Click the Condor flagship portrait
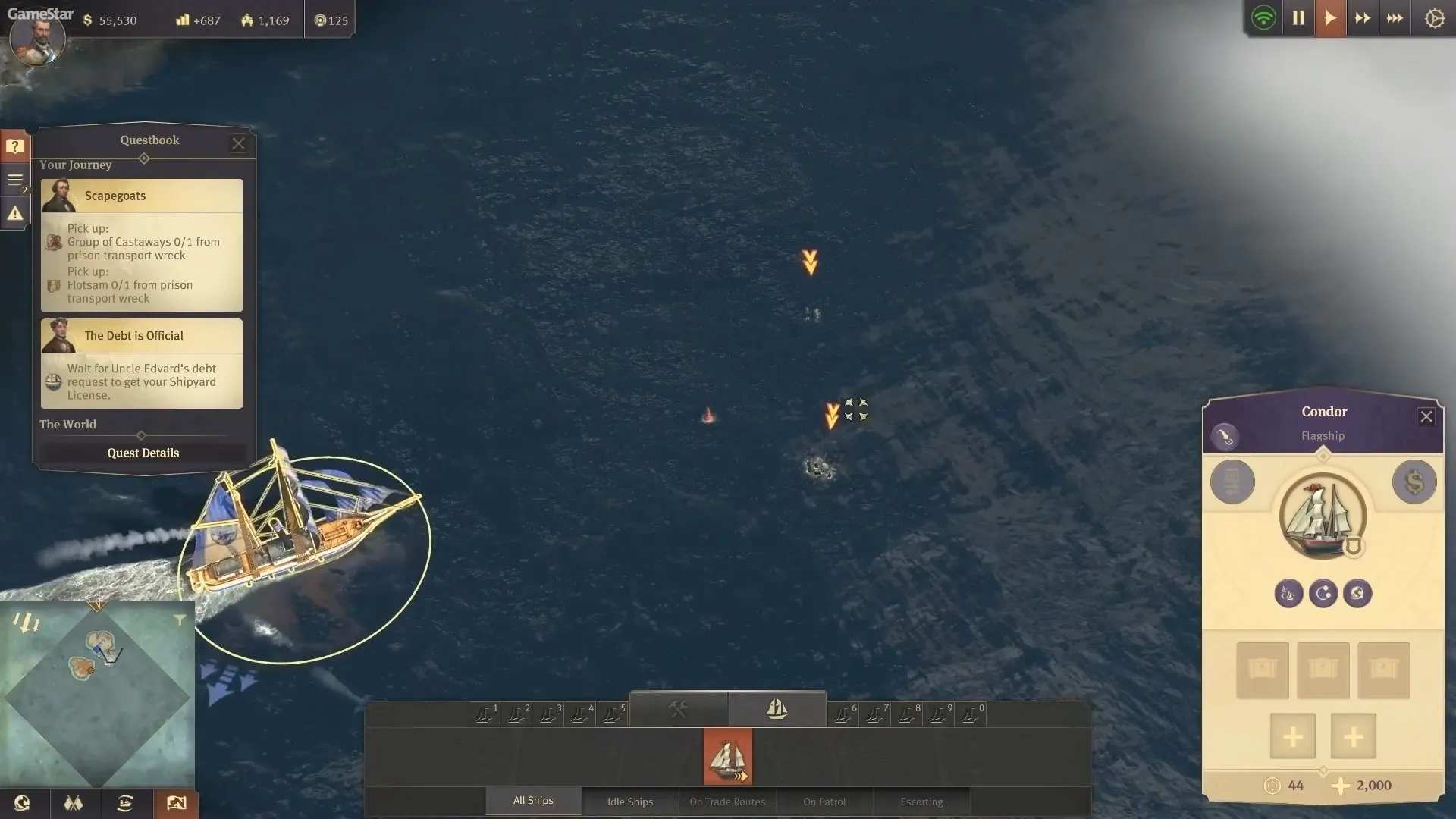The width and height of the screenshot is (1456, 819). 1323,516
